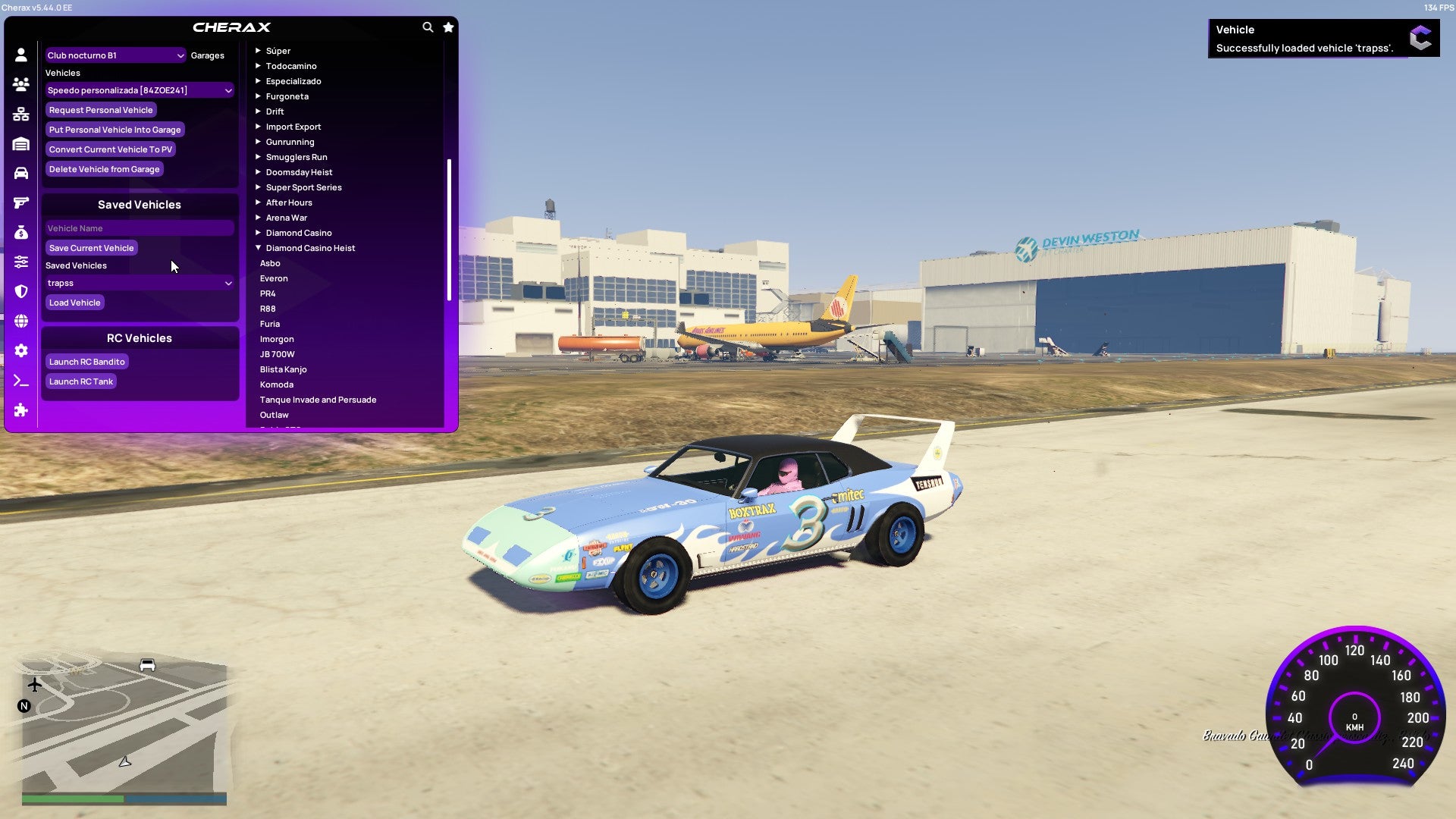The height and width of the screenshot is (819, 1456).
Task: Open the scripts puzzle icon
Action: (x=20, y=410)
